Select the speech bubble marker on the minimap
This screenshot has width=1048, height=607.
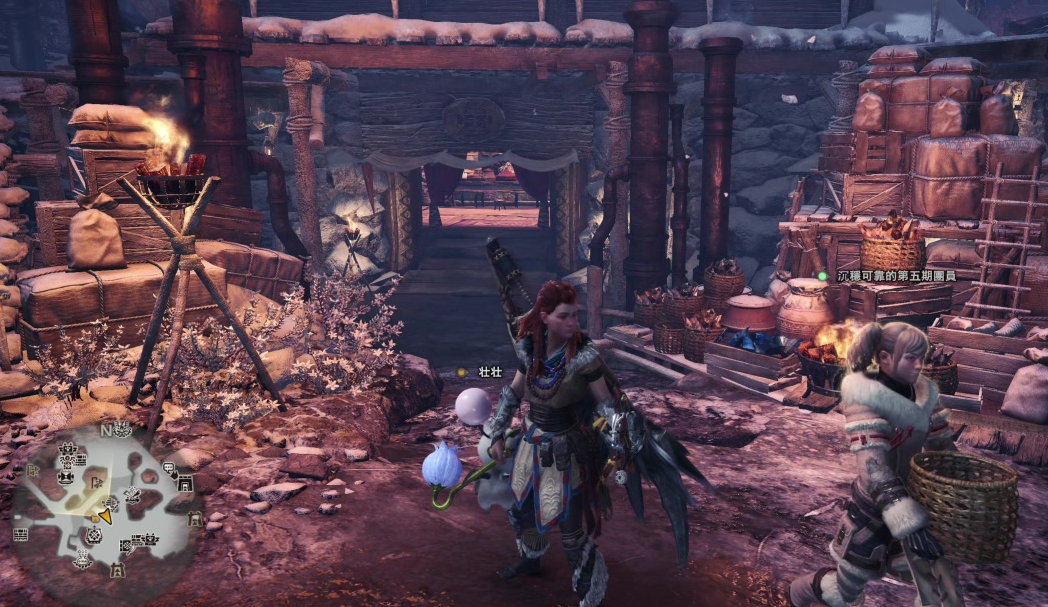(167, 468)
